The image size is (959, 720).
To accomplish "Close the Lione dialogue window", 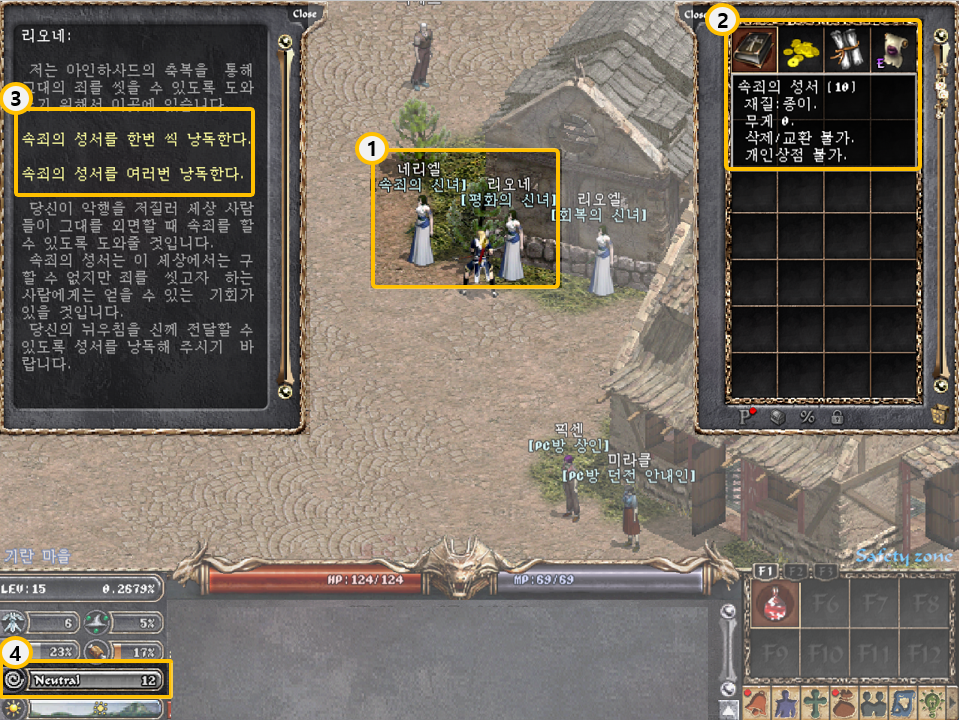I will pos(304,14).
